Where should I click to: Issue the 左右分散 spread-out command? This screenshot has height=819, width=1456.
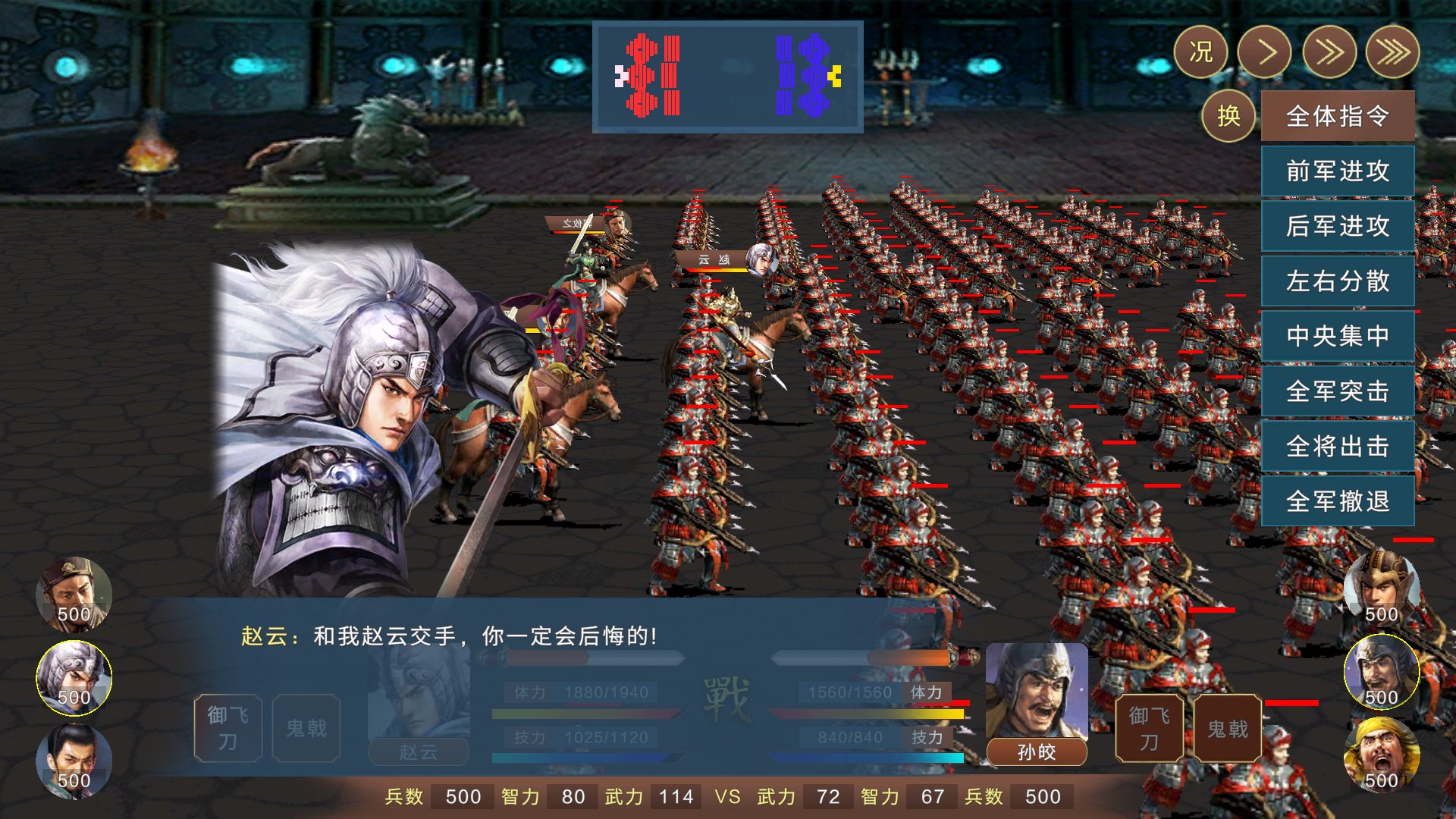coord(1337,281)
